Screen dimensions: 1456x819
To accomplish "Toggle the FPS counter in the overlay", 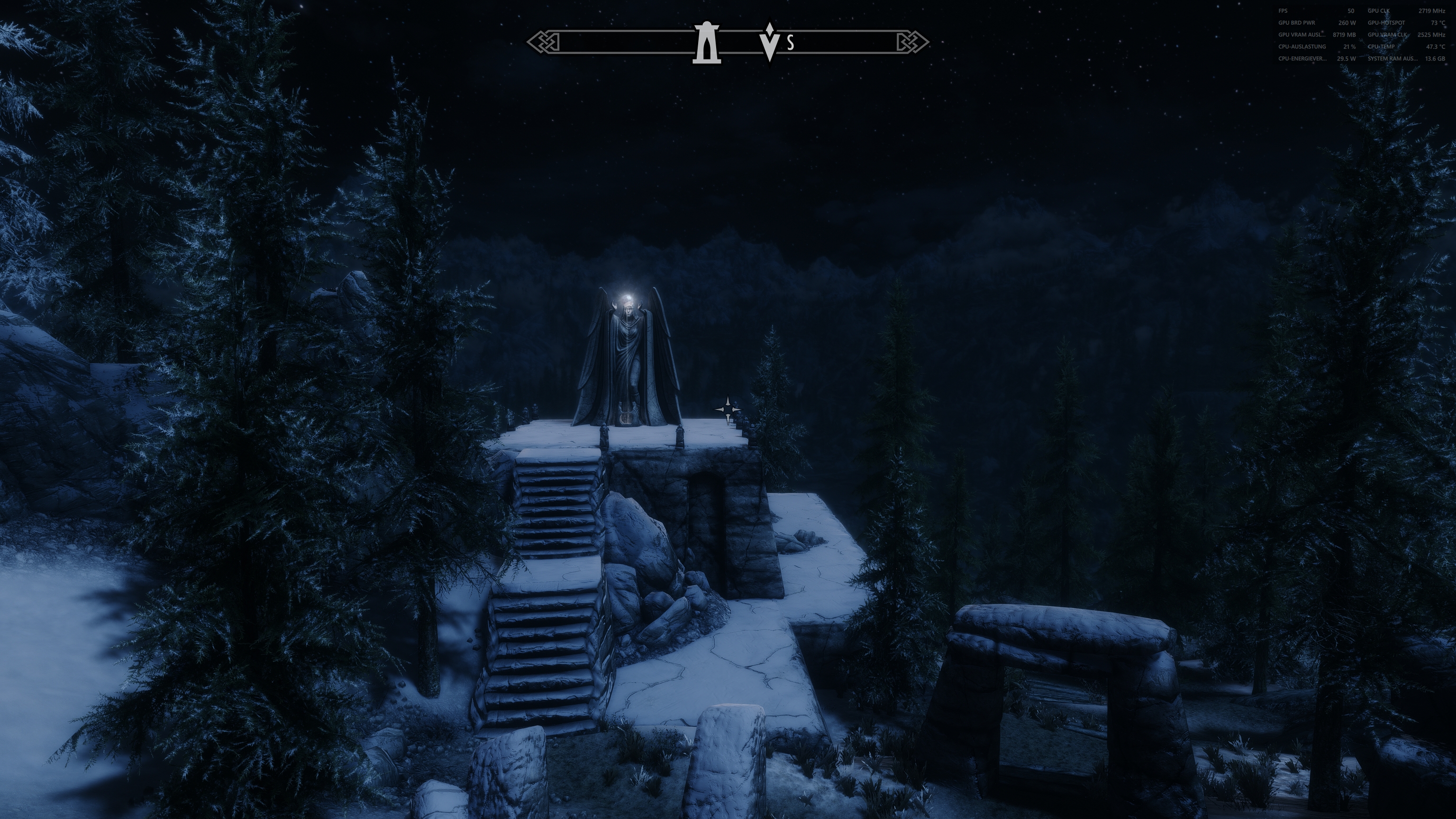I will click(1282, 11).
